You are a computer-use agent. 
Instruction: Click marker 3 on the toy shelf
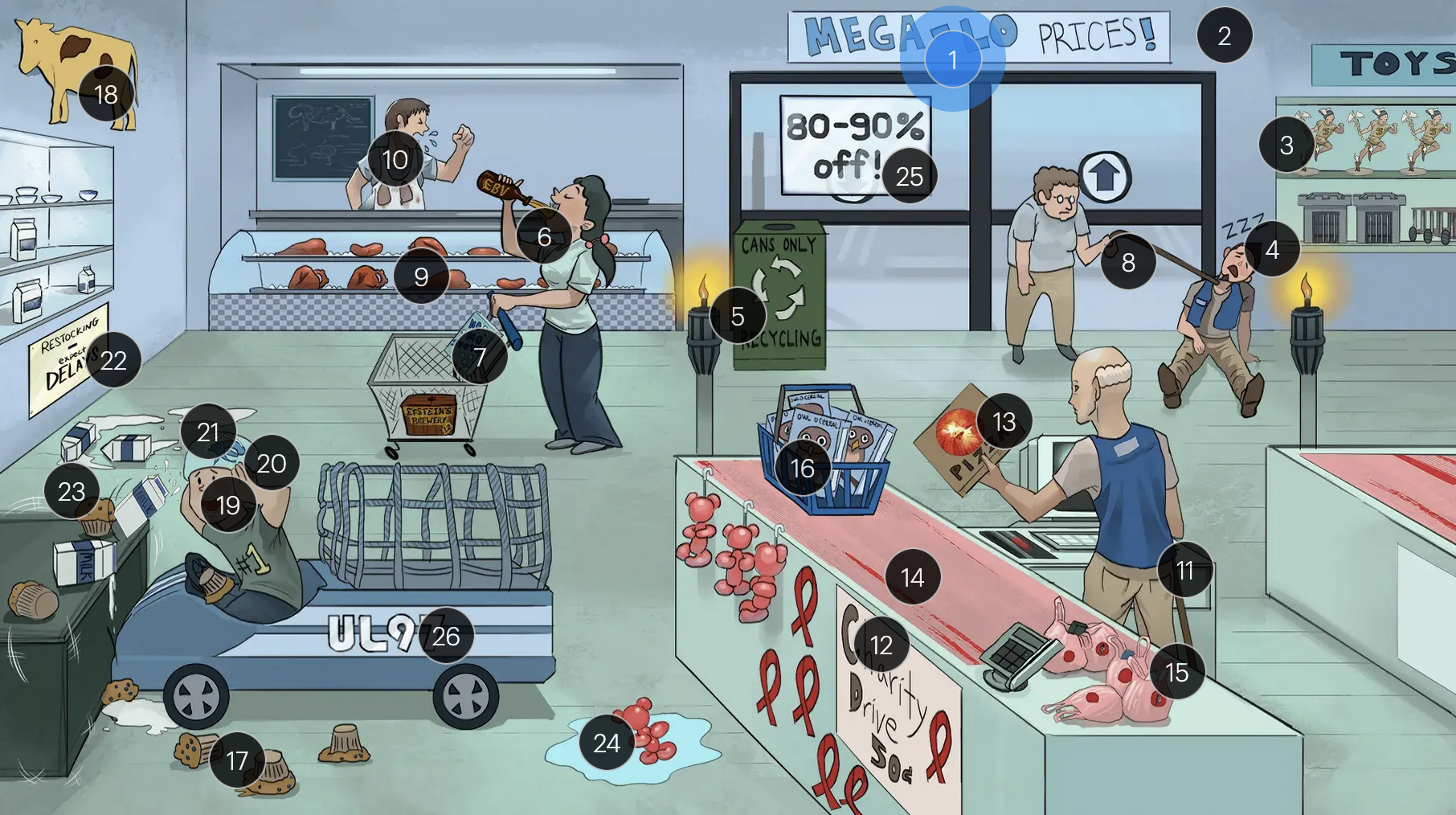1286,145
